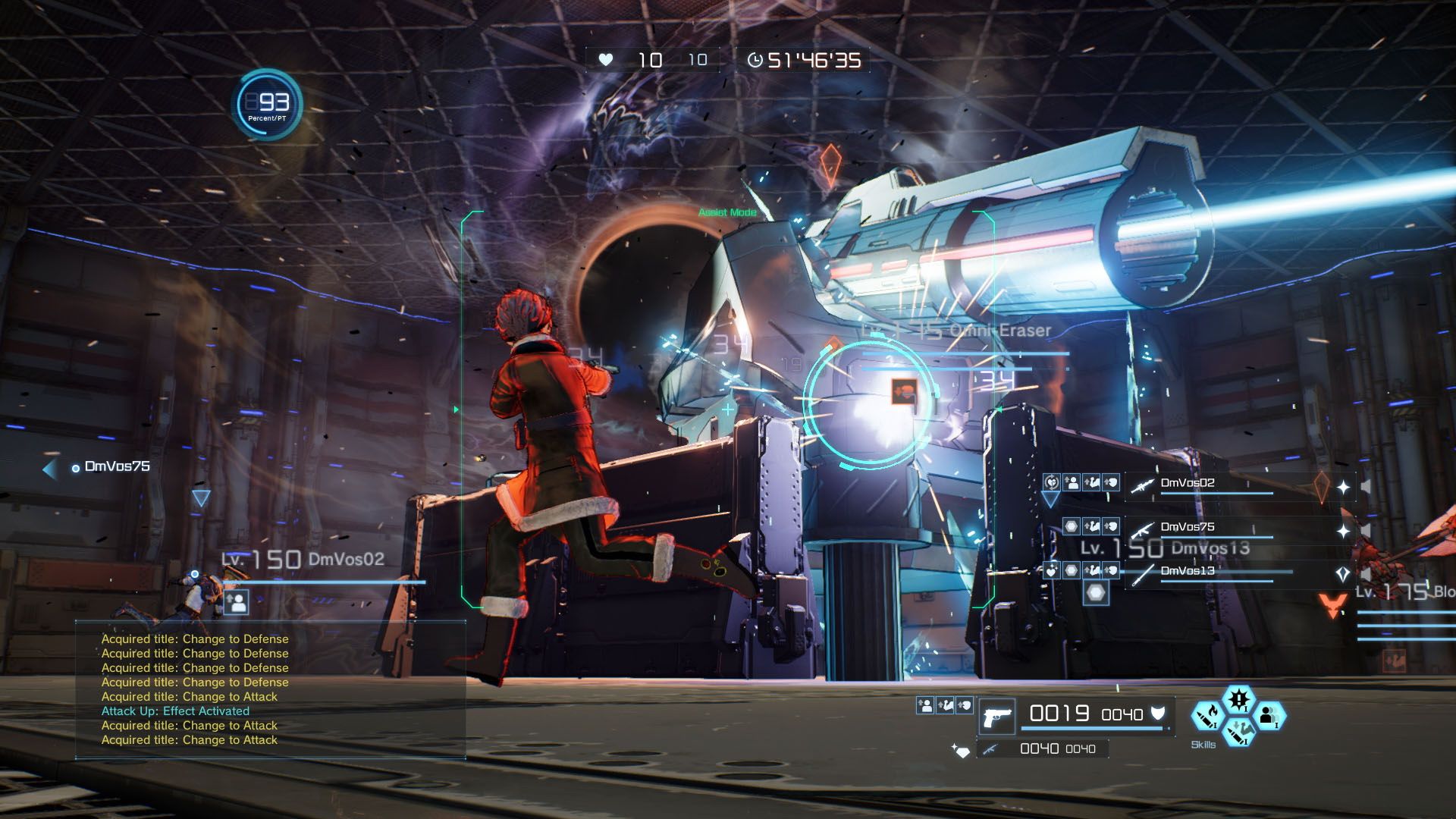Click the equipped pistol weapon icon
Viewport: 1456px width, 819px height.
[998, 717]
